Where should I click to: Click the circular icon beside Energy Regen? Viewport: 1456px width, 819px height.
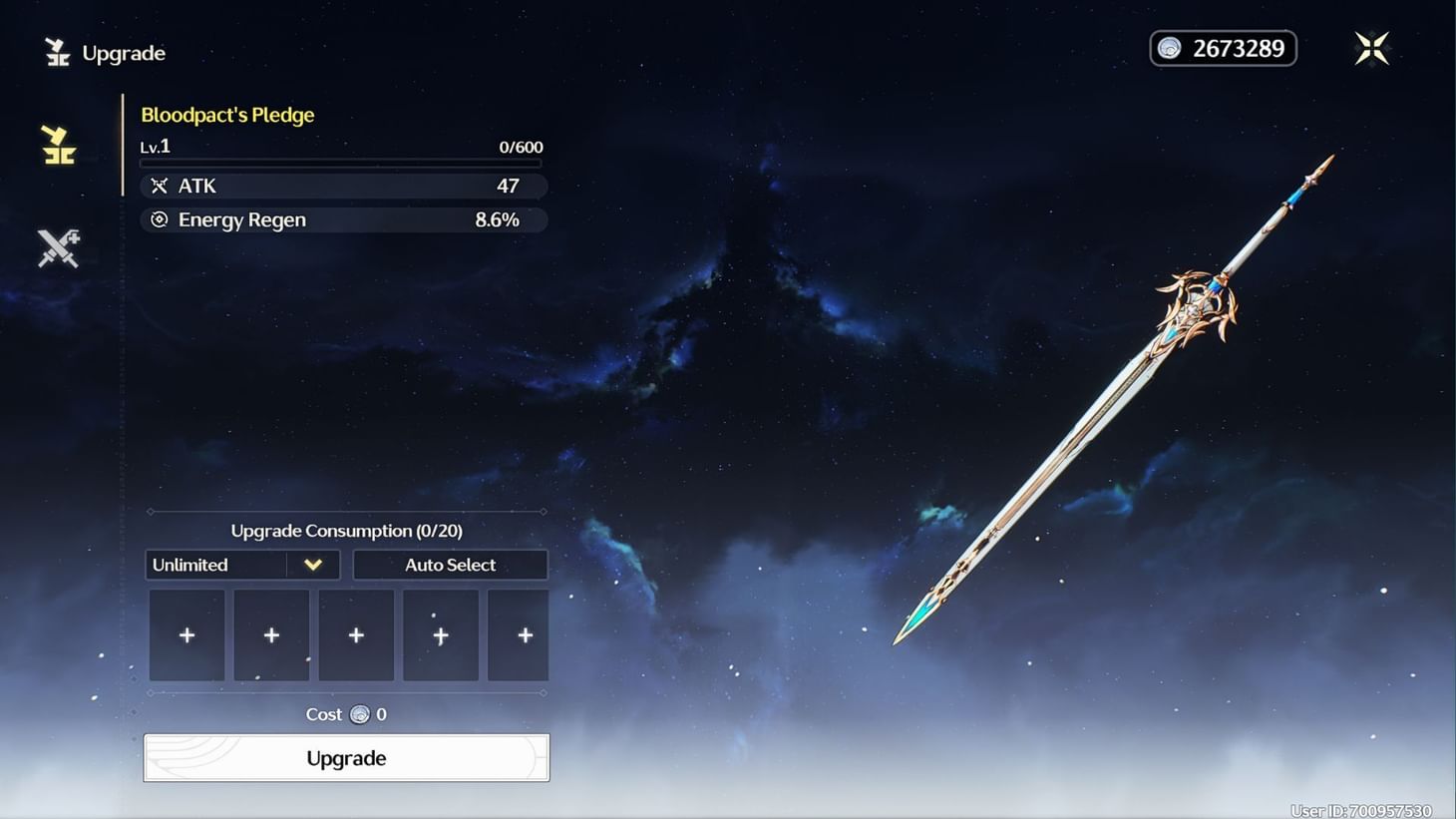160,219
